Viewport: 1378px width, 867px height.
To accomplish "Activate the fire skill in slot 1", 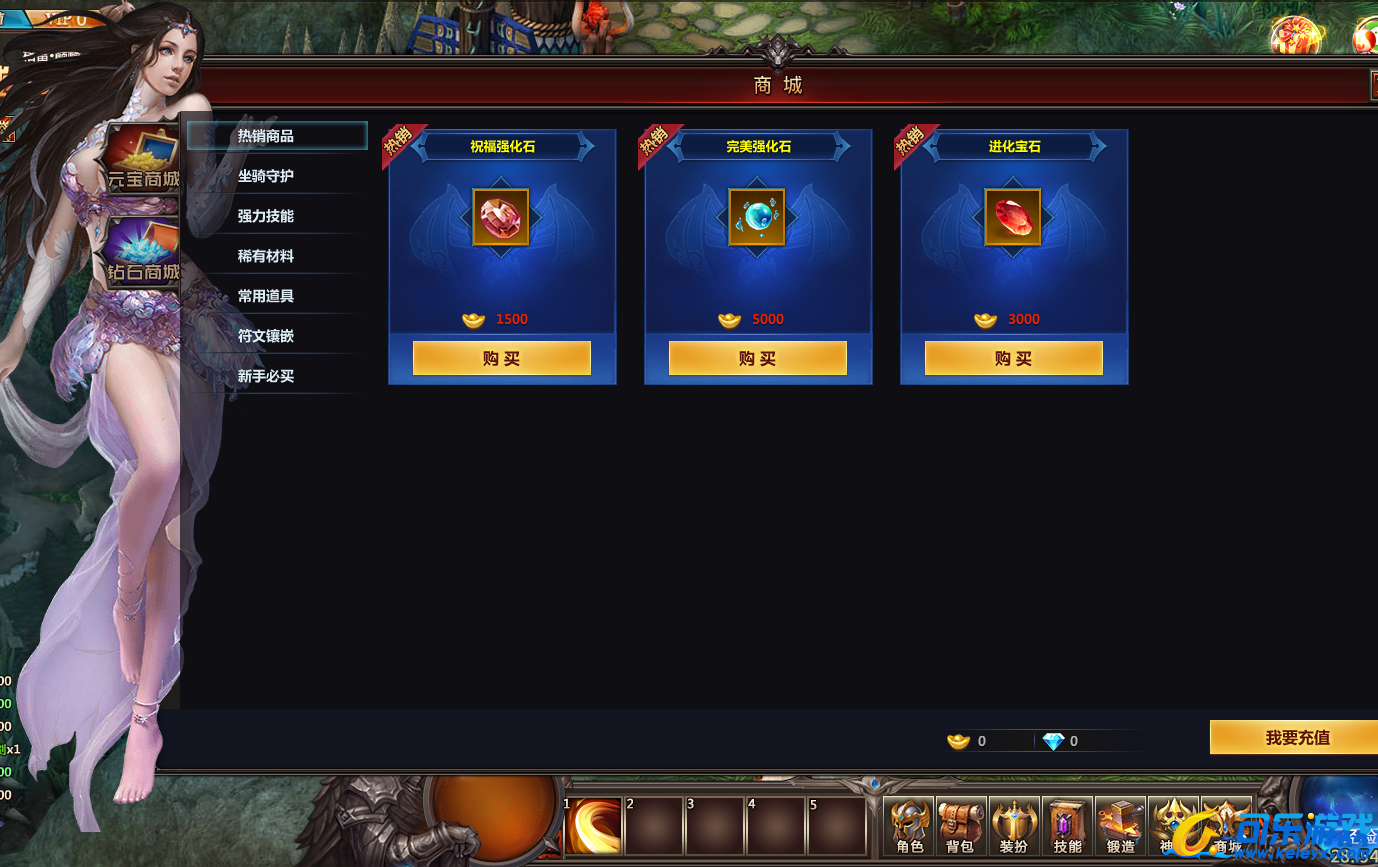I will pos(594,826).
